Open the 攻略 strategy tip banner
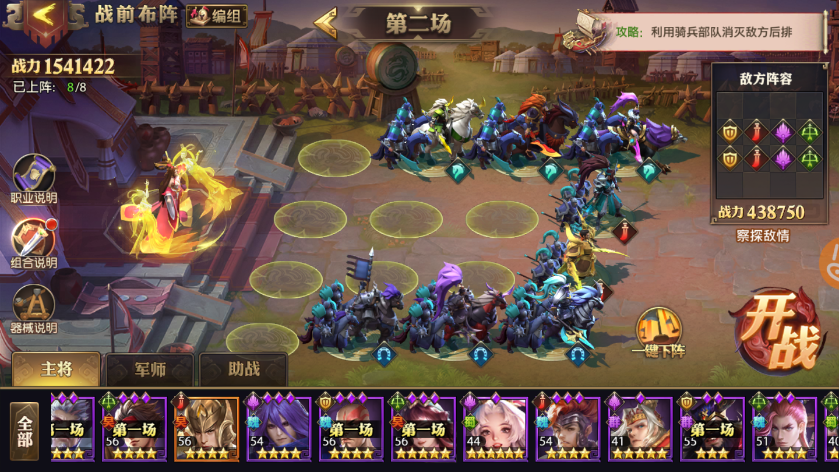839x472 pixels. [700, 33]
